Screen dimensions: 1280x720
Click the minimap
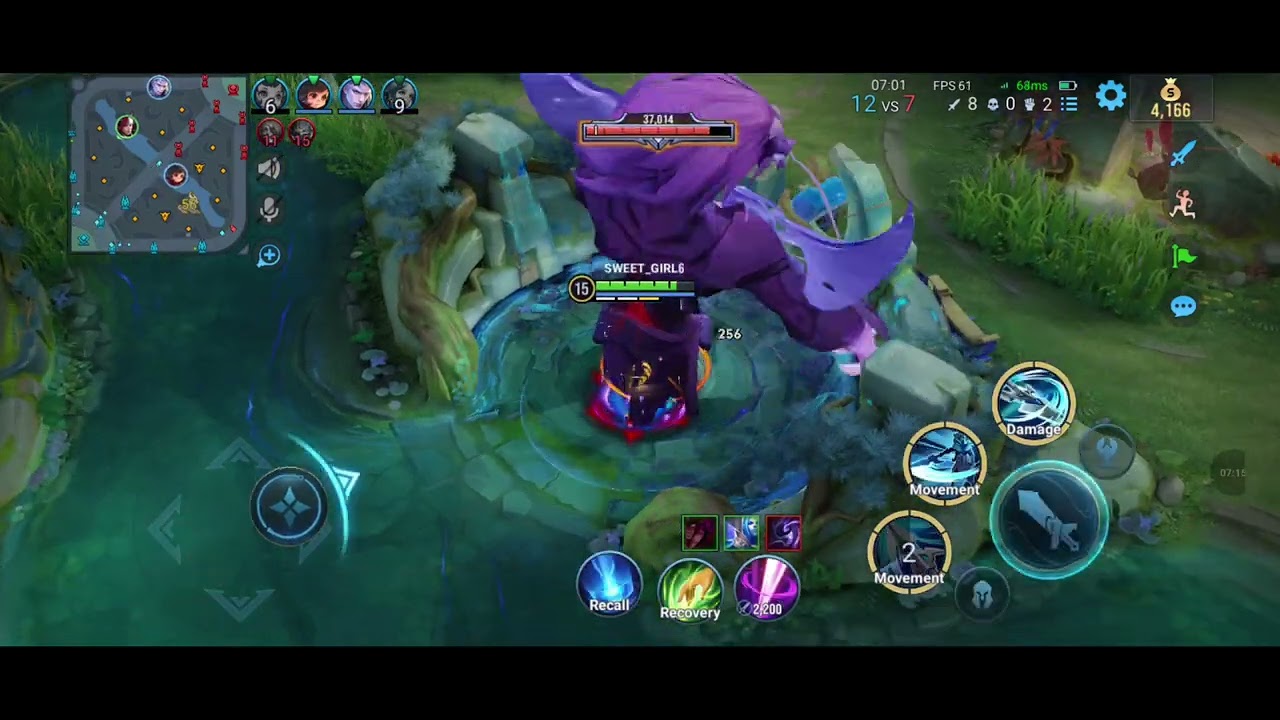pyautogui.click(x=158, y=165)
